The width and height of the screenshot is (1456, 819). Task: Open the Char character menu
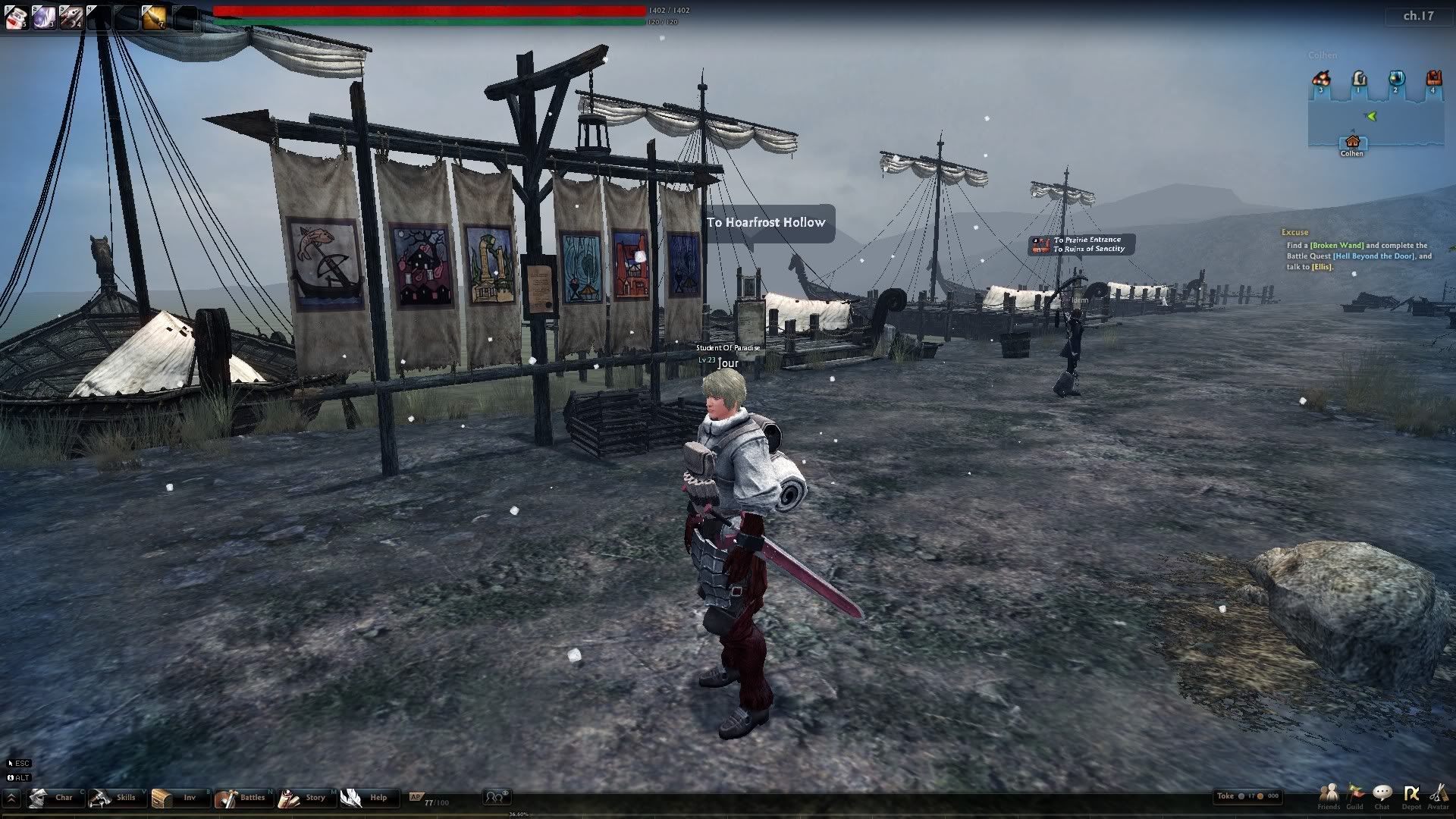[52, 798]
